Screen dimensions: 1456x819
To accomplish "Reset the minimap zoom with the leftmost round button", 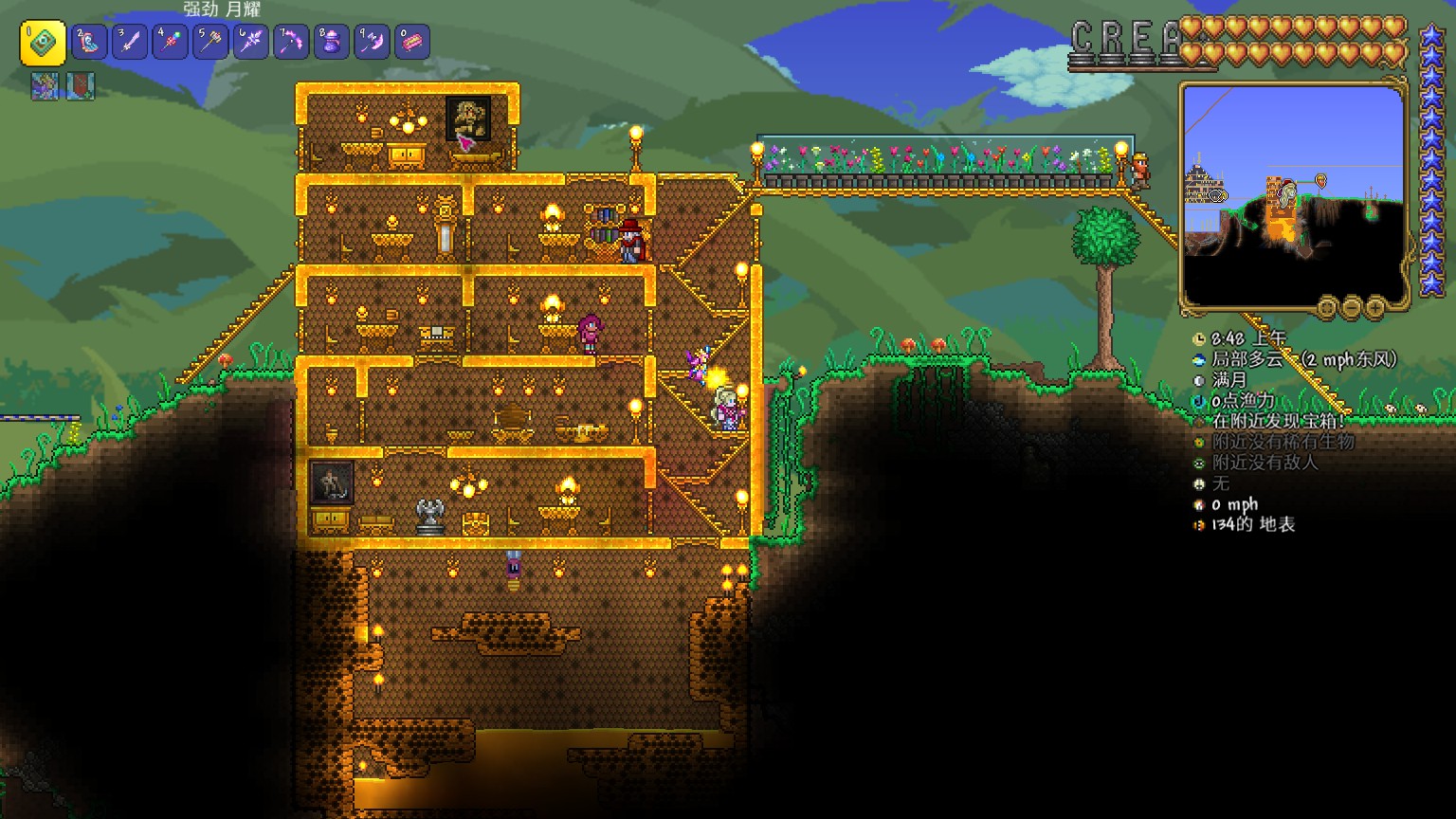I will tap(1328, 307).
